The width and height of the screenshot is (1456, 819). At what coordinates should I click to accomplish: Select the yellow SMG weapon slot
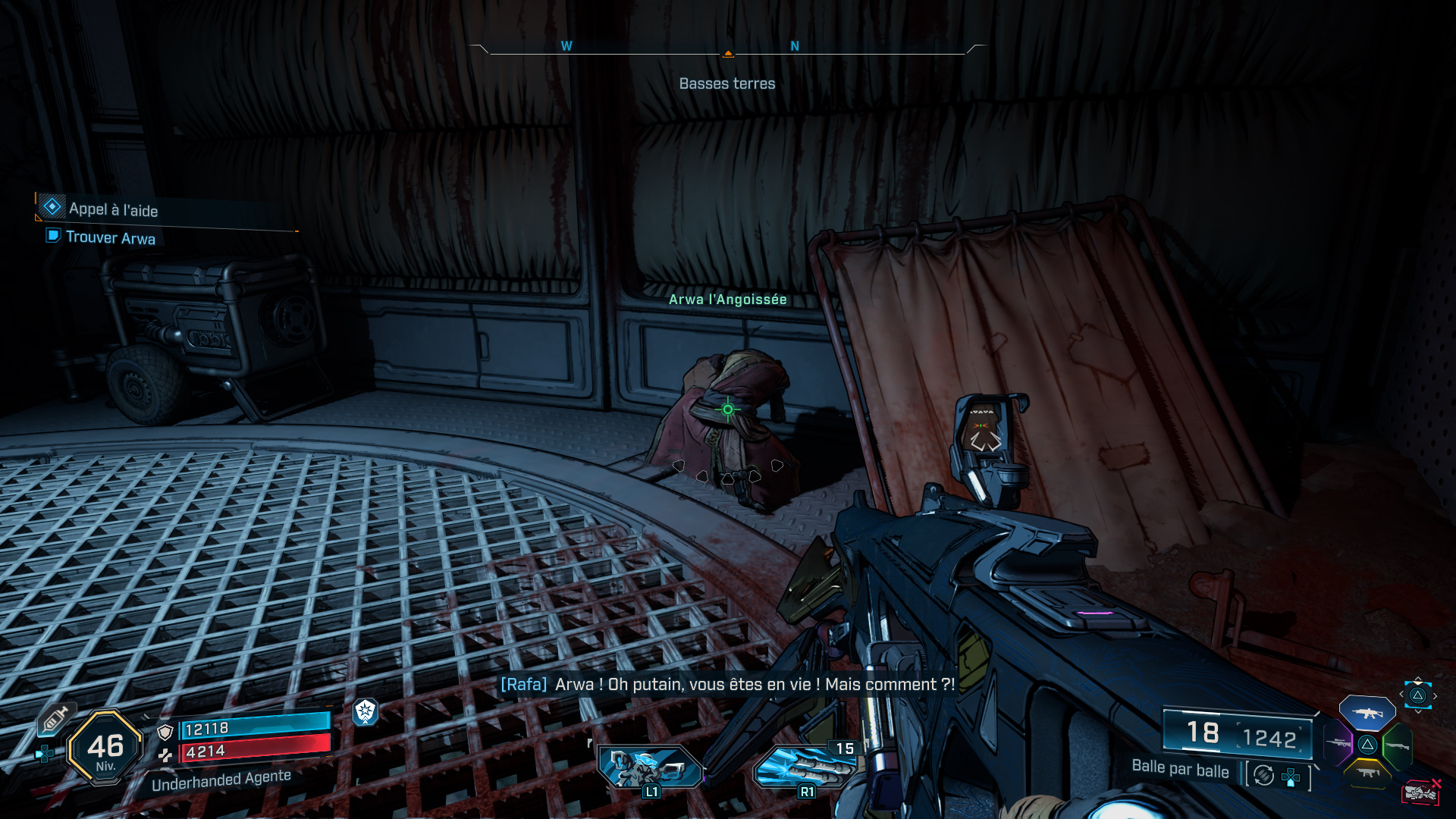1367,773
